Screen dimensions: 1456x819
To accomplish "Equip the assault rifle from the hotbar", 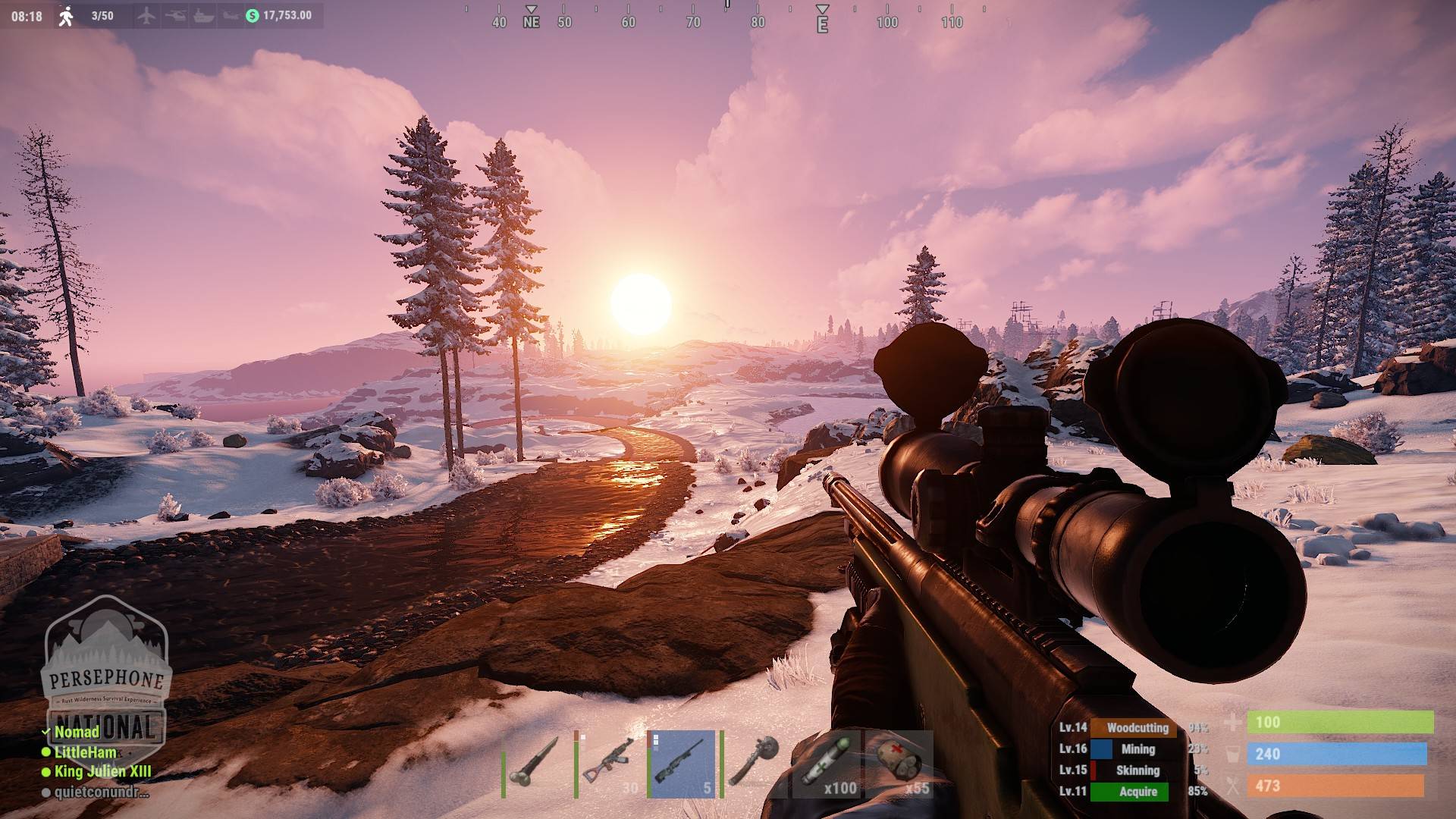I will (610, 764).
